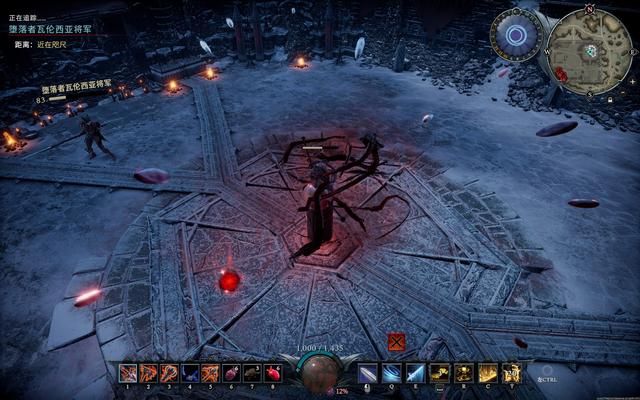
Task: Select hotbar slot 1 weapon
Action: coord(128,373)
